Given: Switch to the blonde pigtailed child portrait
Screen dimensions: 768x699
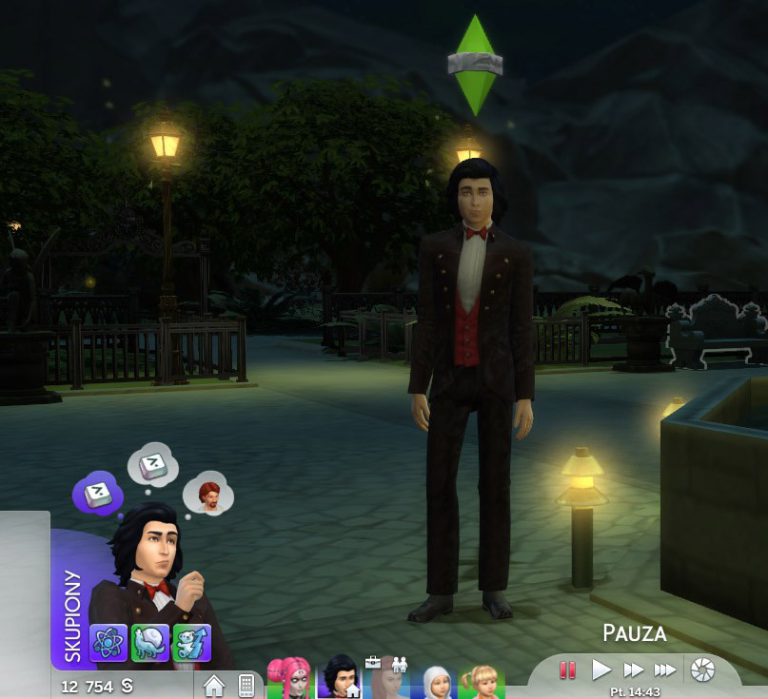Looking at the screenshot, I should (482, 681).
